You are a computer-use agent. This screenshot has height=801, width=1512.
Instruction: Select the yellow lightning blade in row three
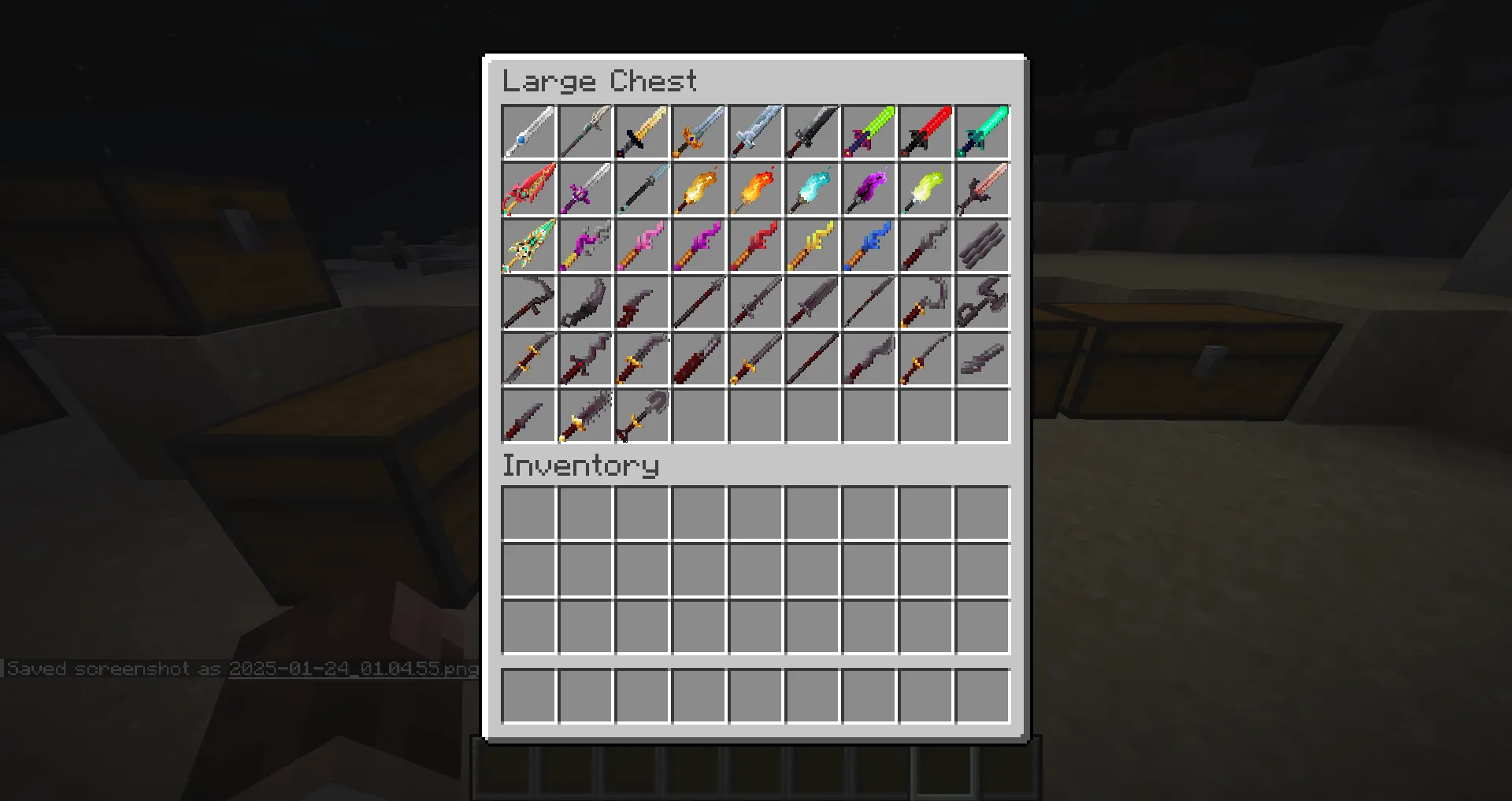[812, 245]
